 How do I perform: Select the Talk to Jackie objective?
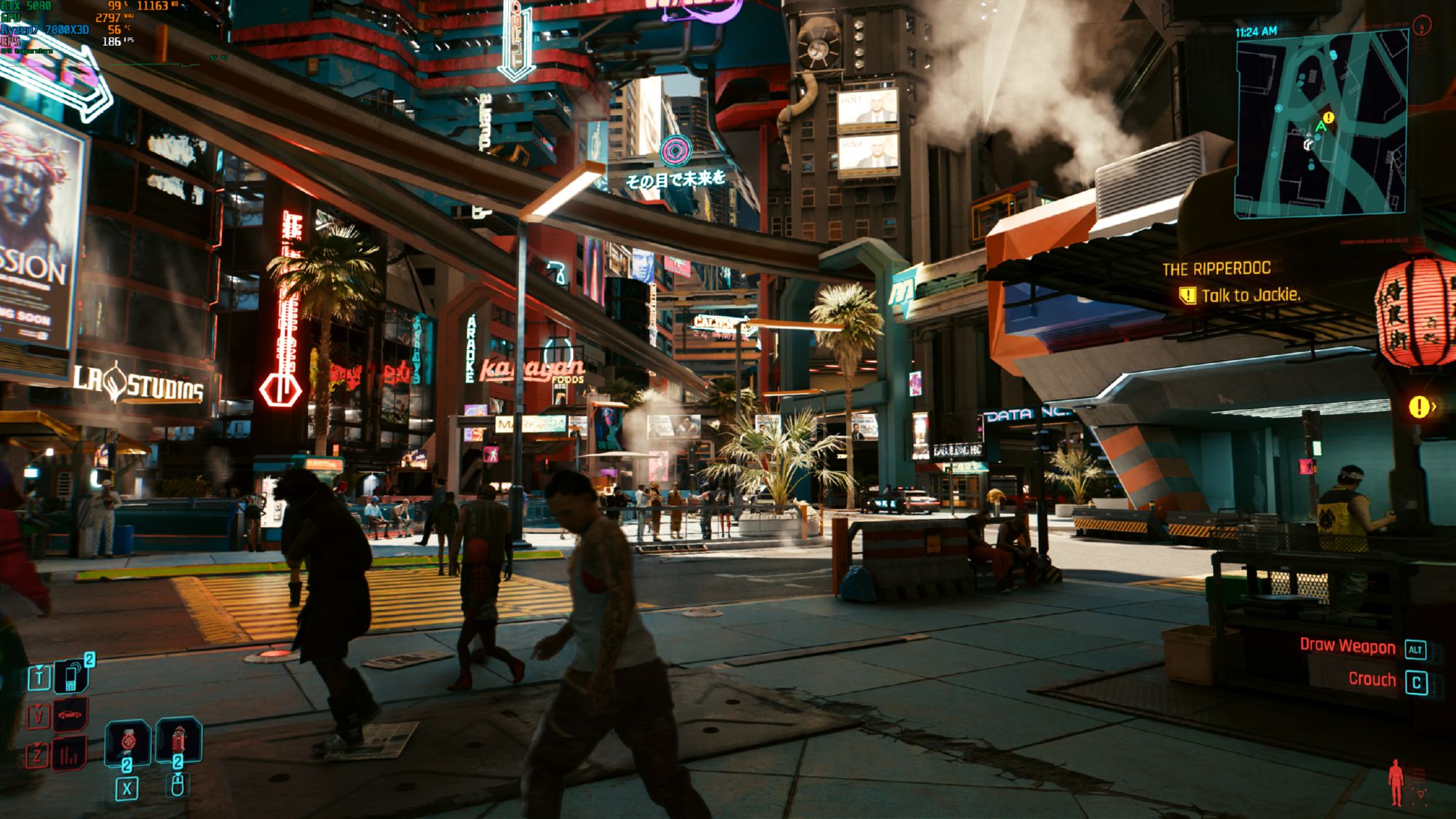(1250, 296)
